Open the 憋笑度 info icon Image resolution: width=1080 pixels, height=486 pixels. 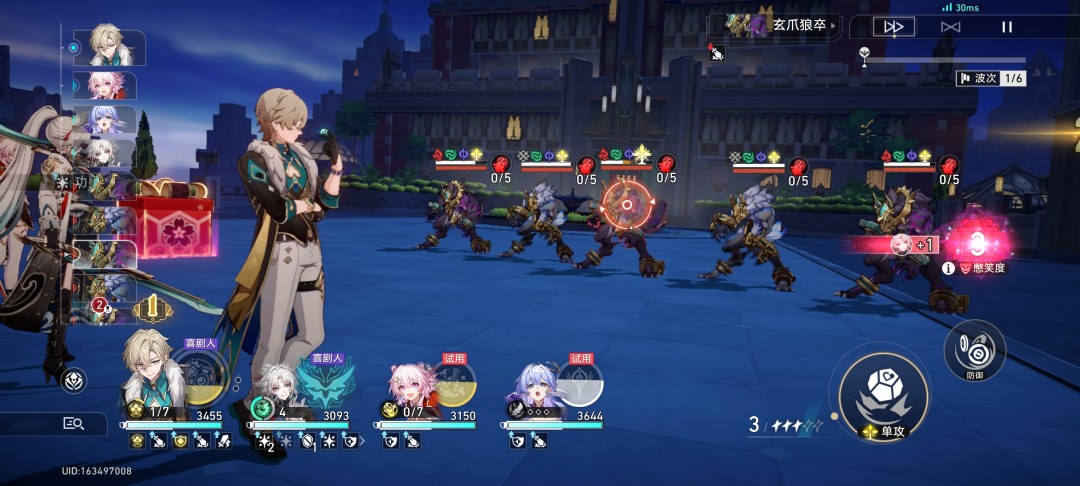tap(947, 268)
